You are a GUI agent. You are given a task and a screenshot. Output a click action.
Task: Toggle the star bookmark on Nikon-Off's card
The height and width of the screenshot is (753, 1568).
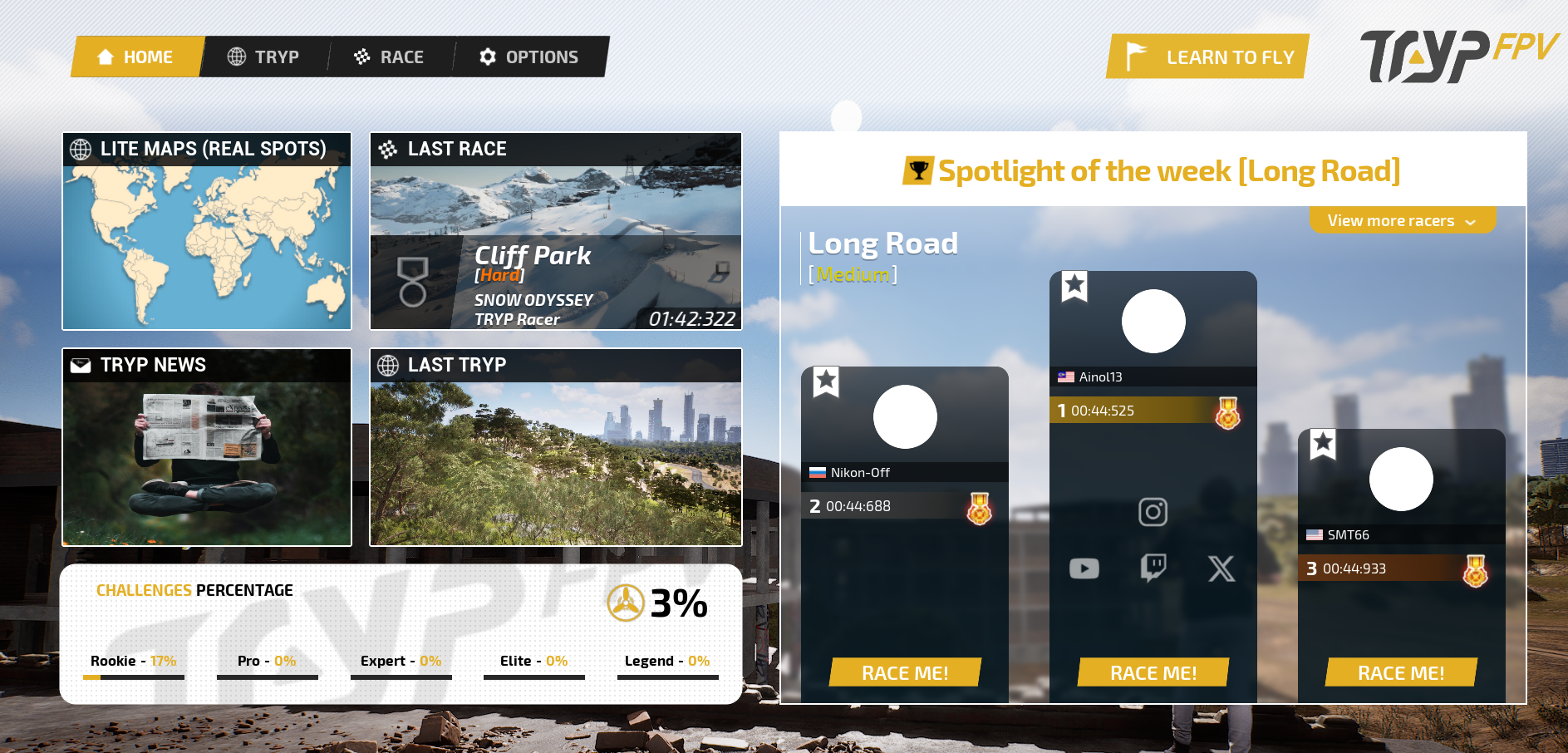click(x=826, y=381)
